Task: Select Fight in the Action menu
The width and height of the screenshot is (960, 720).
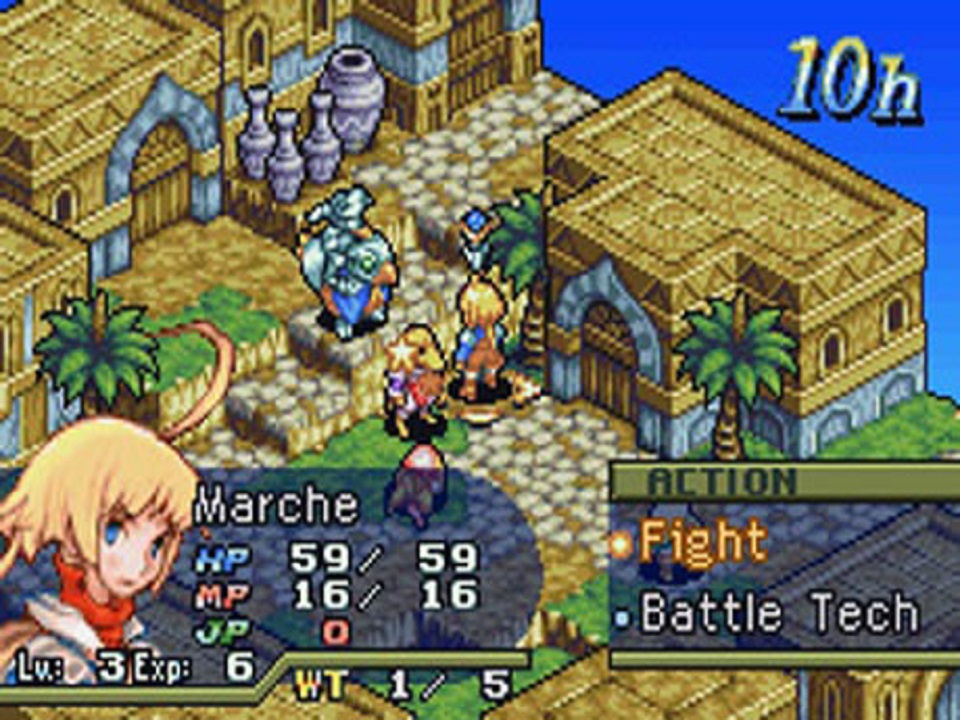Action: 702,543
